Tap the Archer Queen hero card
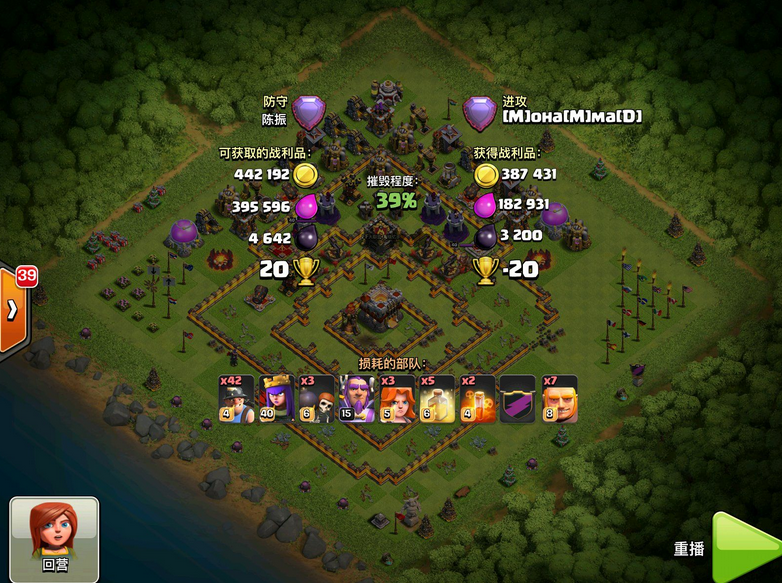Viewport: 782px width, 583px height. point(277,398)
